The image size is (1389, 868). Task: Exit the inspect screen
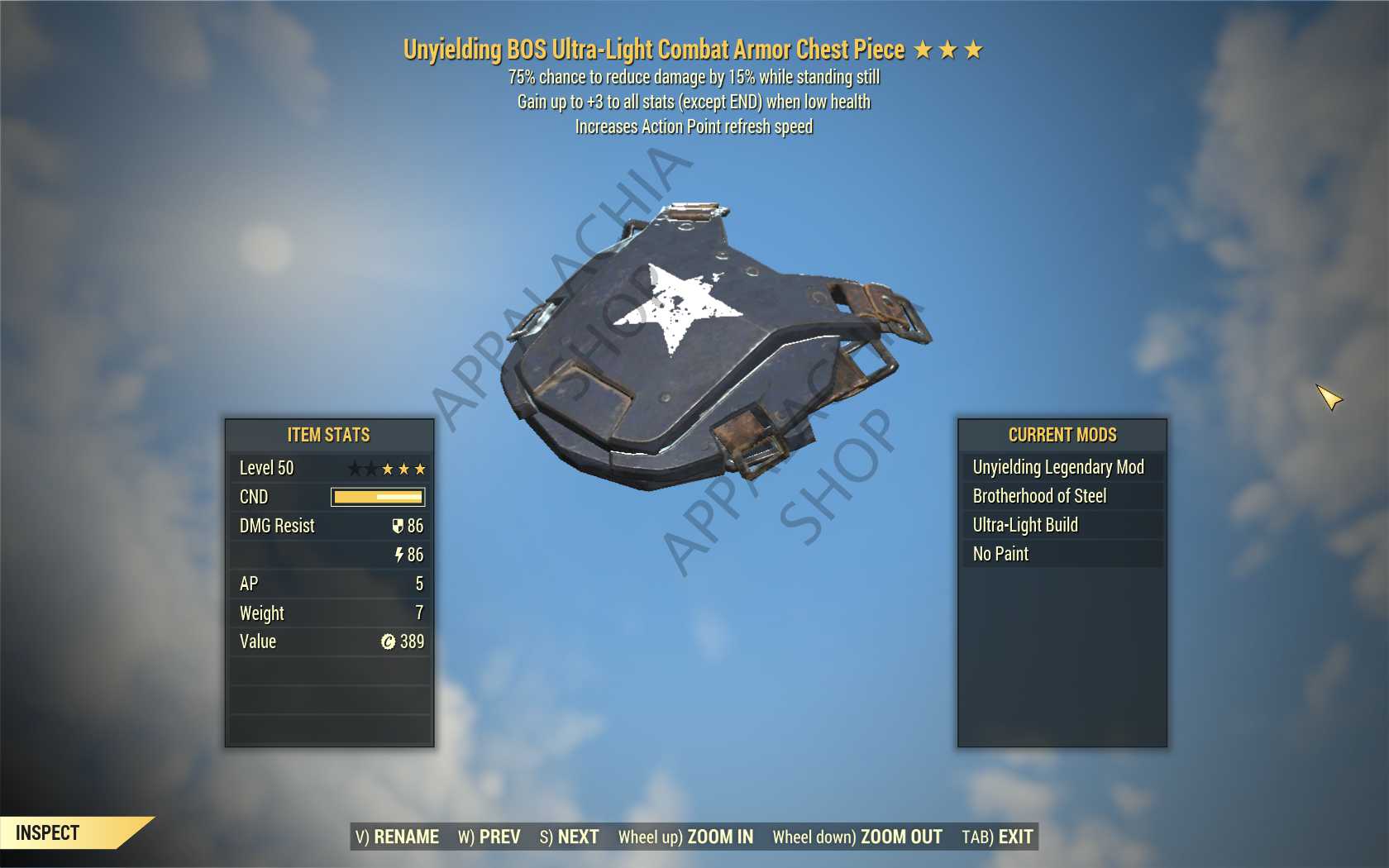click(997, 837)
